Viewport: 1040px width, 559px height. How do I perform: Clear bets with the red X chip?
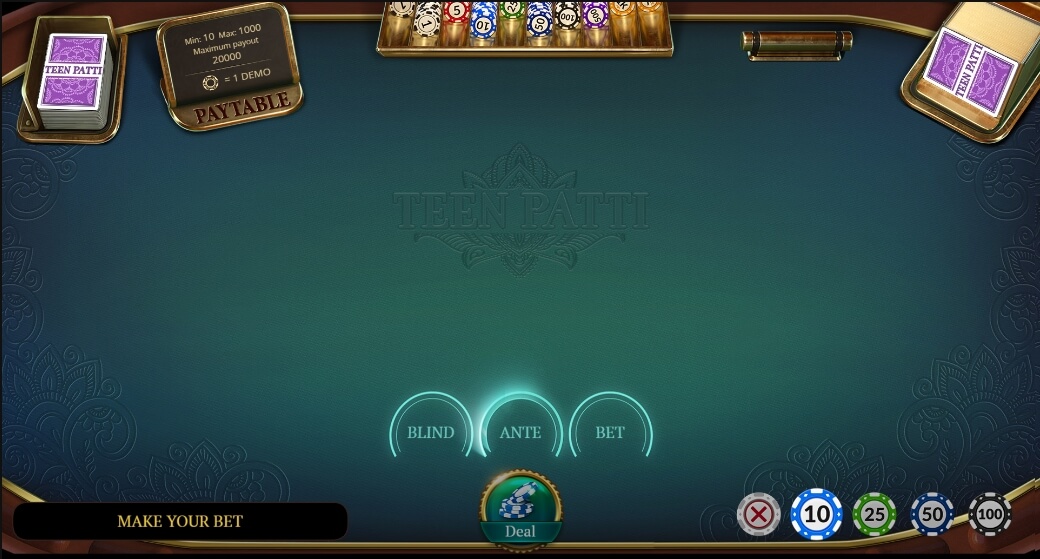pyautogui.click(x=759, y=515)
